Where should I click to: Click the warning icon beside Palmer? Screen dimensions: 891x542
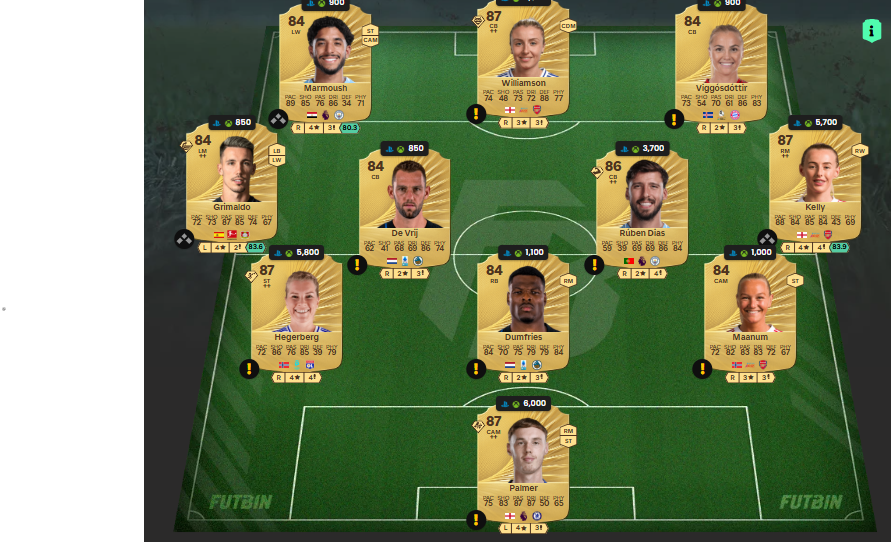pos(476,520)
